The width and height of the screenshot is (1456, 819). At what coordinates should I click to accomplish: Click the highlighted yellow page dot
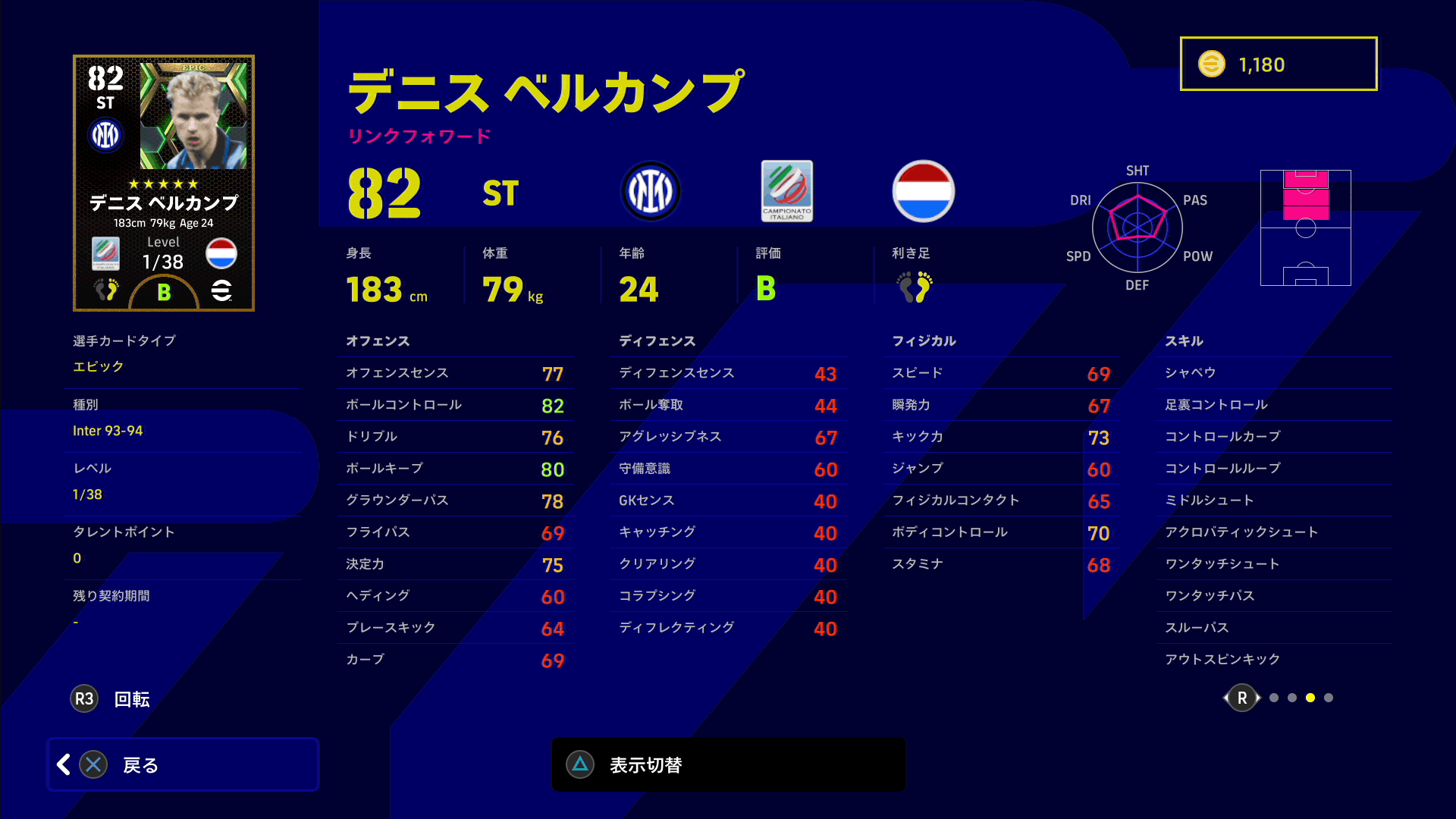pyautogui.click(x=1310, y=698)
